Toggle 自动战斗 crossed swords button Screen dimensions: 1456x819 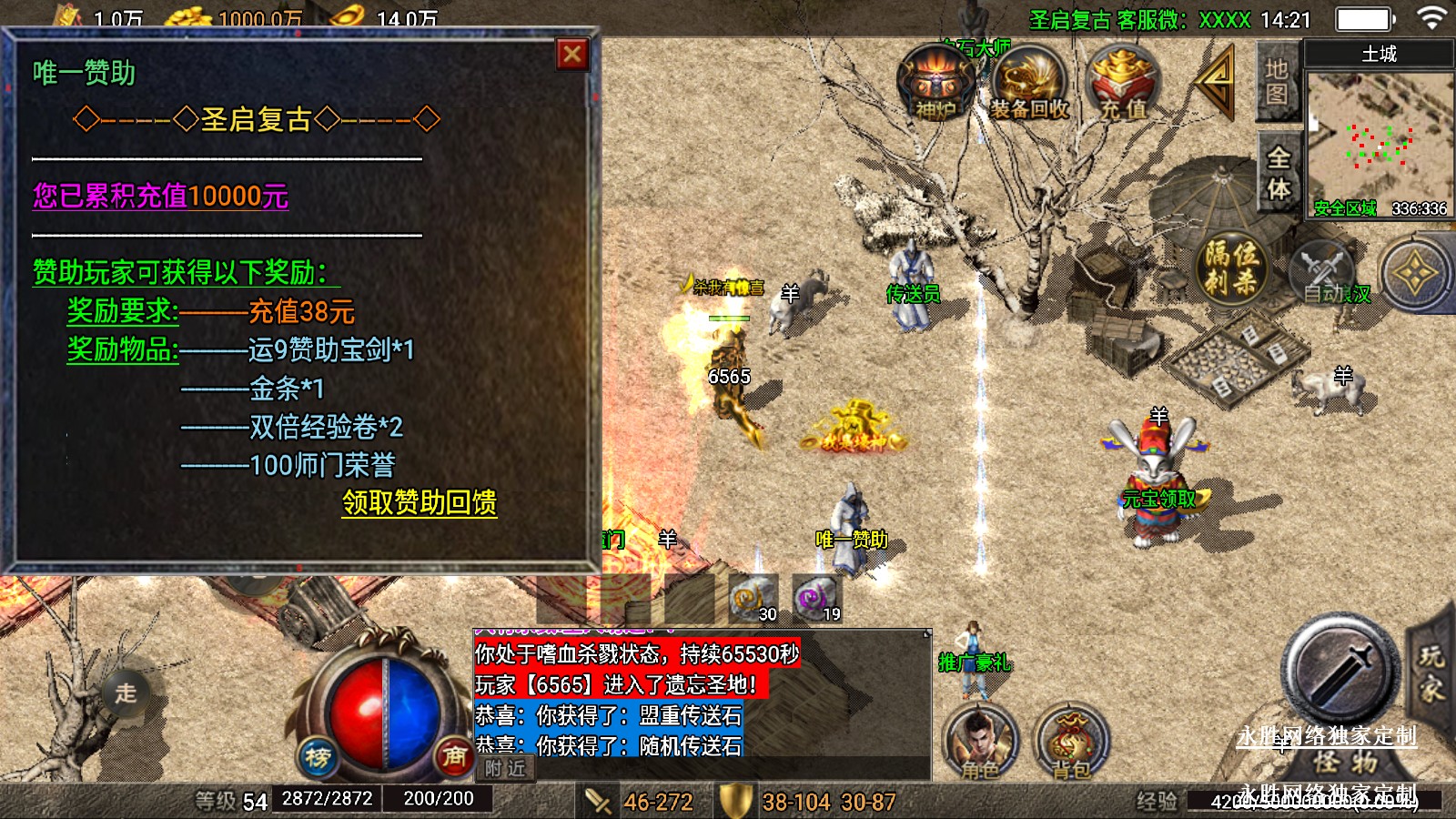[1323, 270]
